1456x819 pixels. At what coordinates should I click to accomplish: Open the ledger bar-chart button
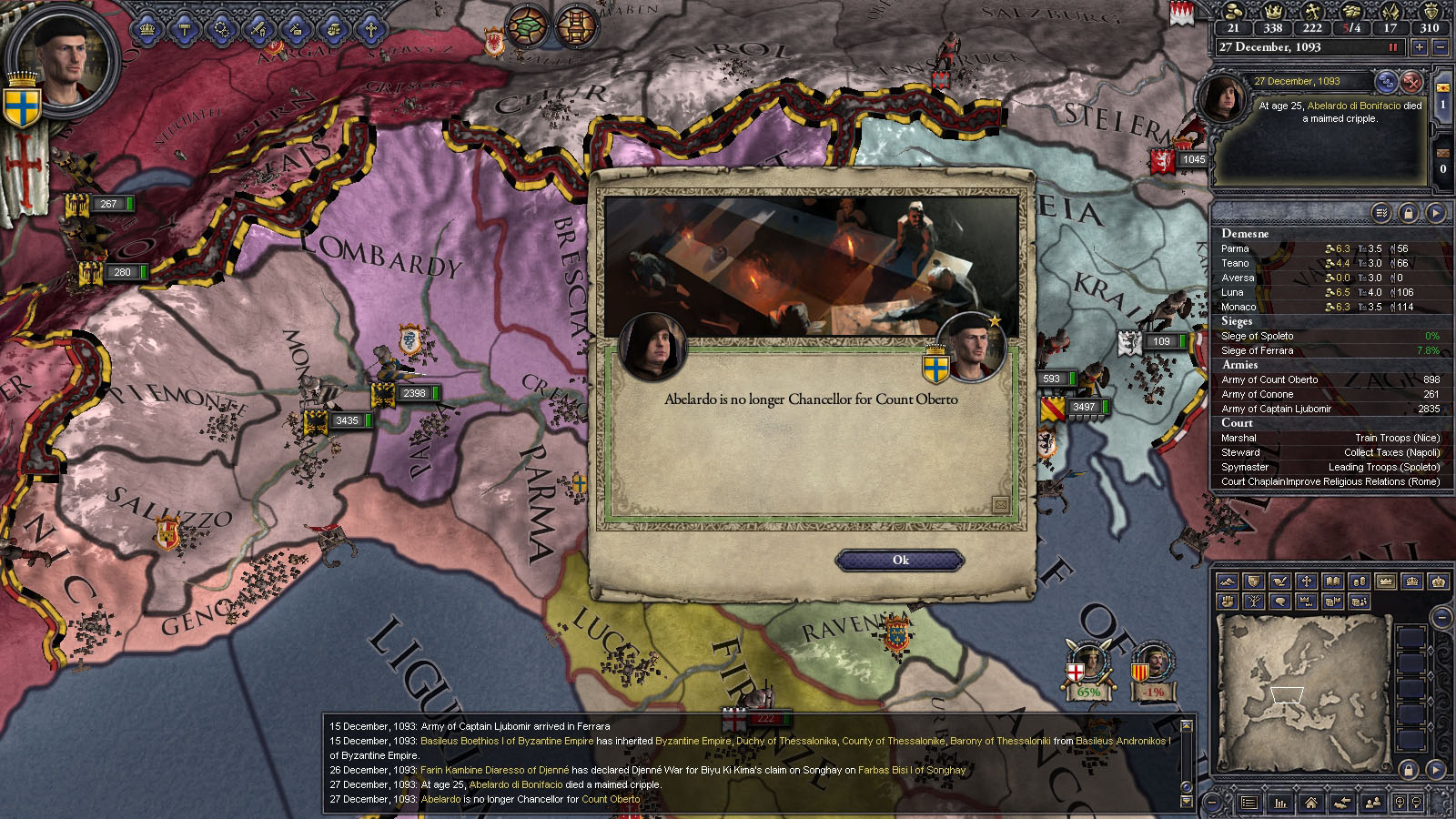1280,802
